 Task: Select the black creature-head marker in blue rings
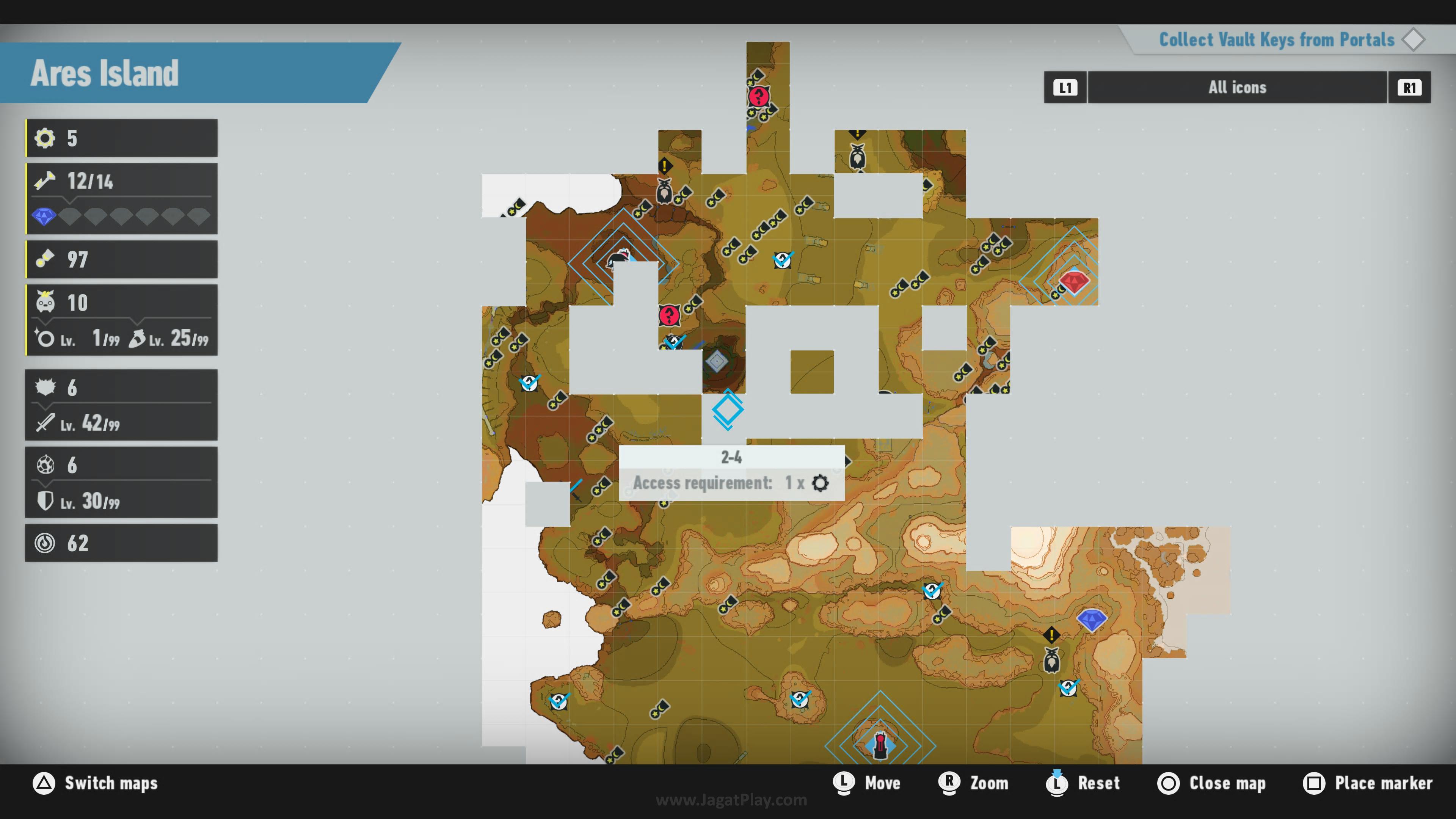coord(619,259)
